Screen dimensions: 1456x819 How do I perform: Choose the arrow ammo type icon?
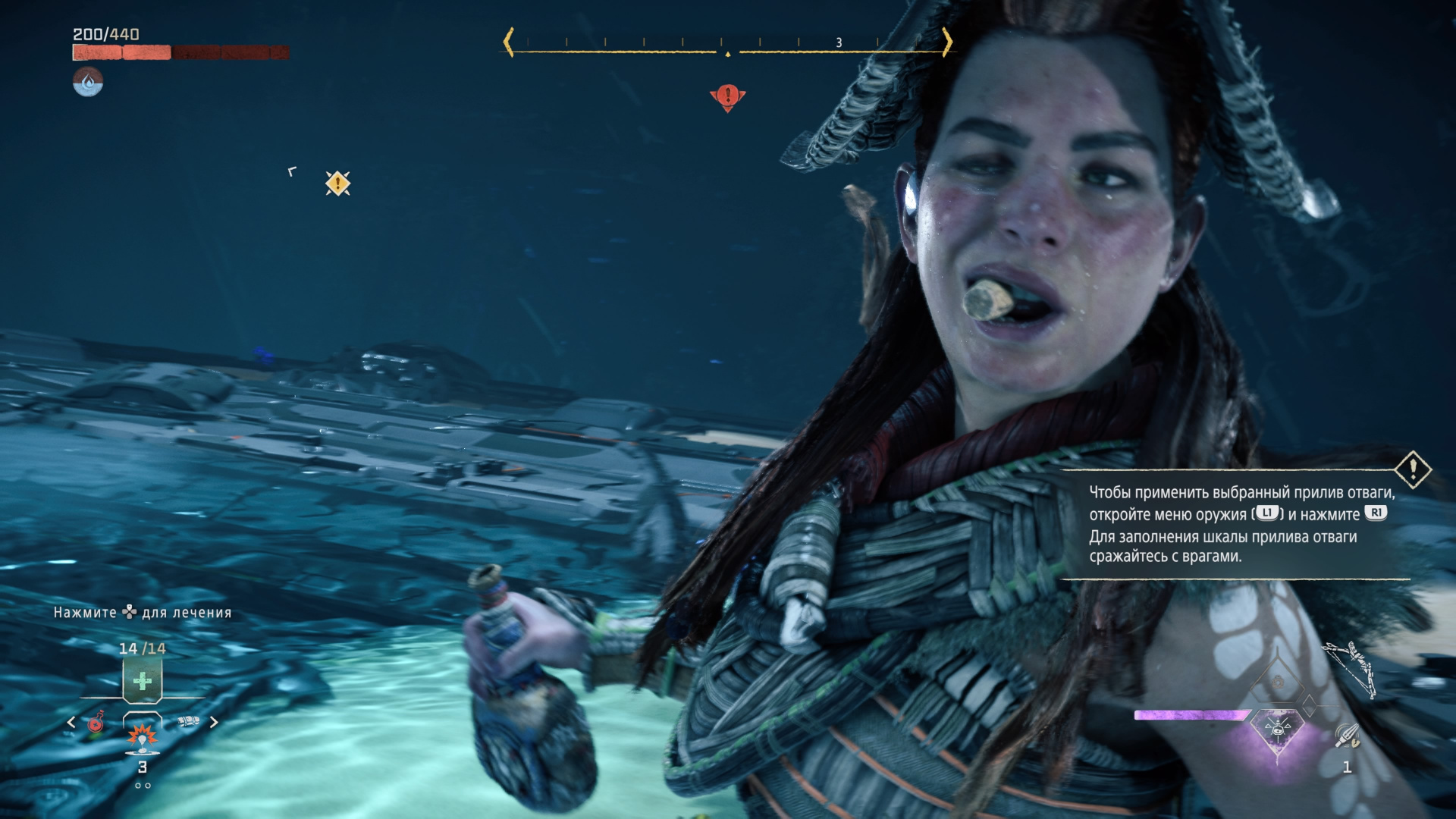click(x=1347, y=735)
